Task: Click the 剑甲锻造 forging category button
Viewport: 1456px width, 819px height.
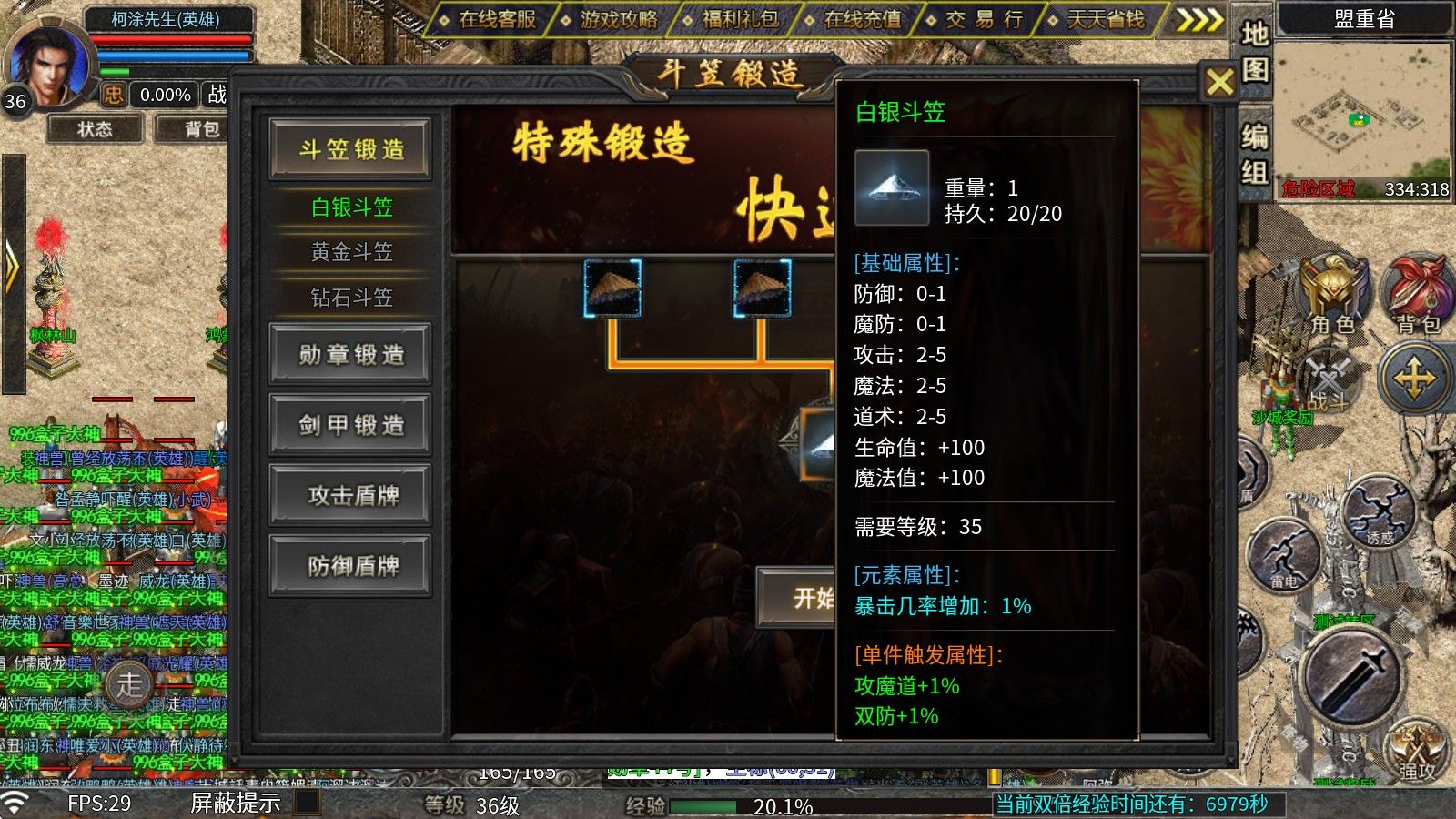Action: [x=349, y=424]
